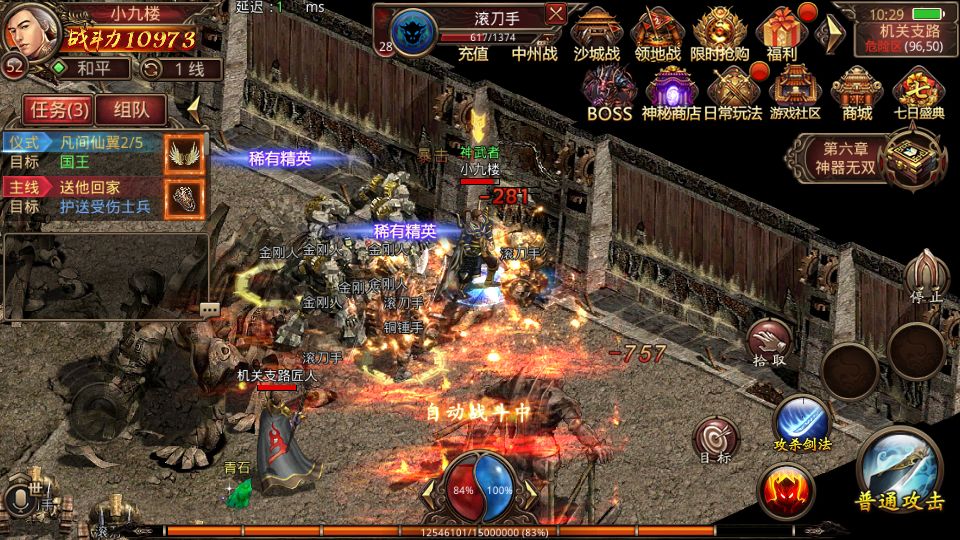Open the 商城 store
The height and width of the screenshot is (540, 960).
pos(857,92)
